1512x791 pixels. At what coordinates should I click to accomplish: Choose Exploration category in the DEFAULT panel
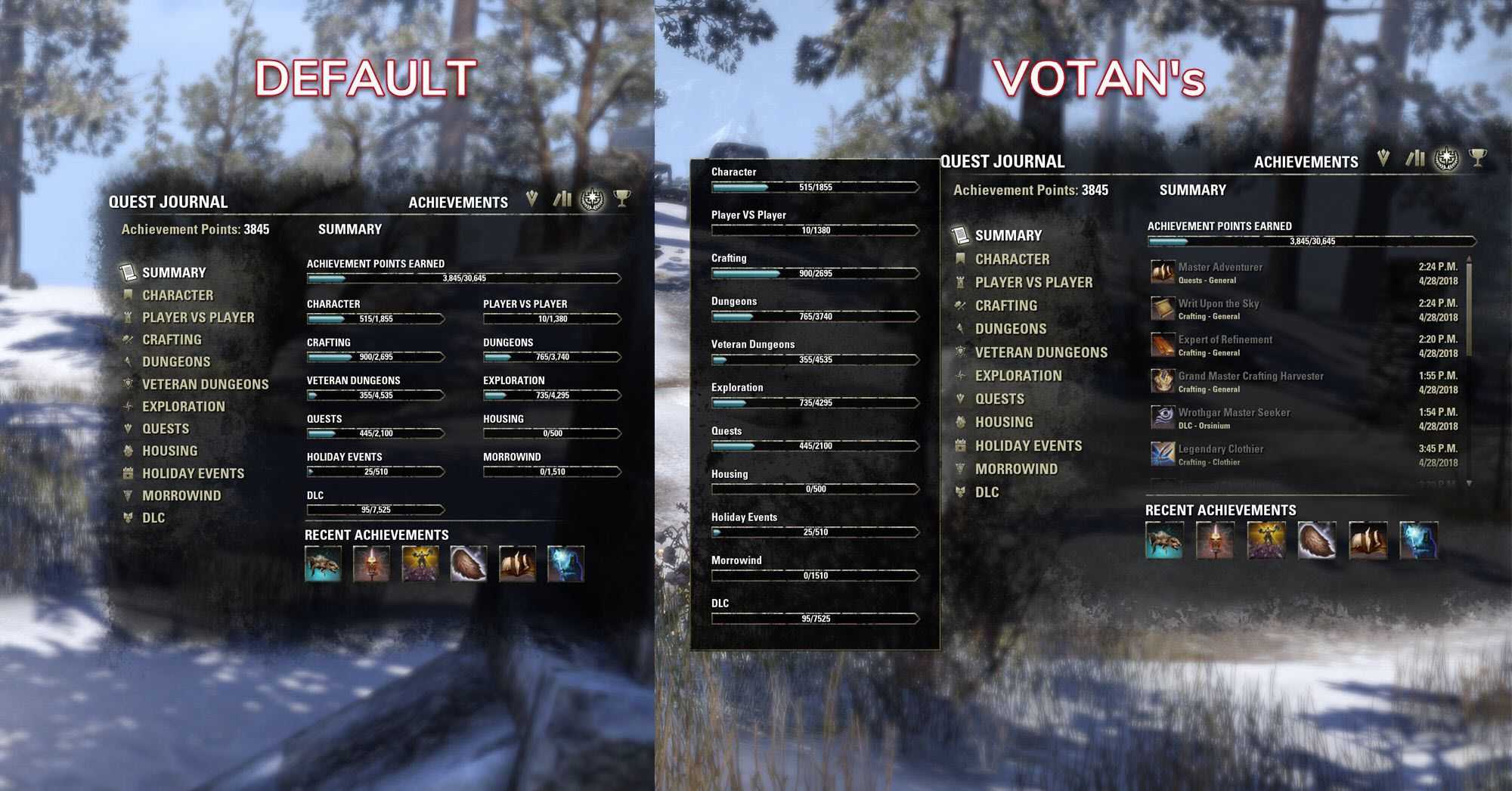pyautogui.click(x=183, y=407)
